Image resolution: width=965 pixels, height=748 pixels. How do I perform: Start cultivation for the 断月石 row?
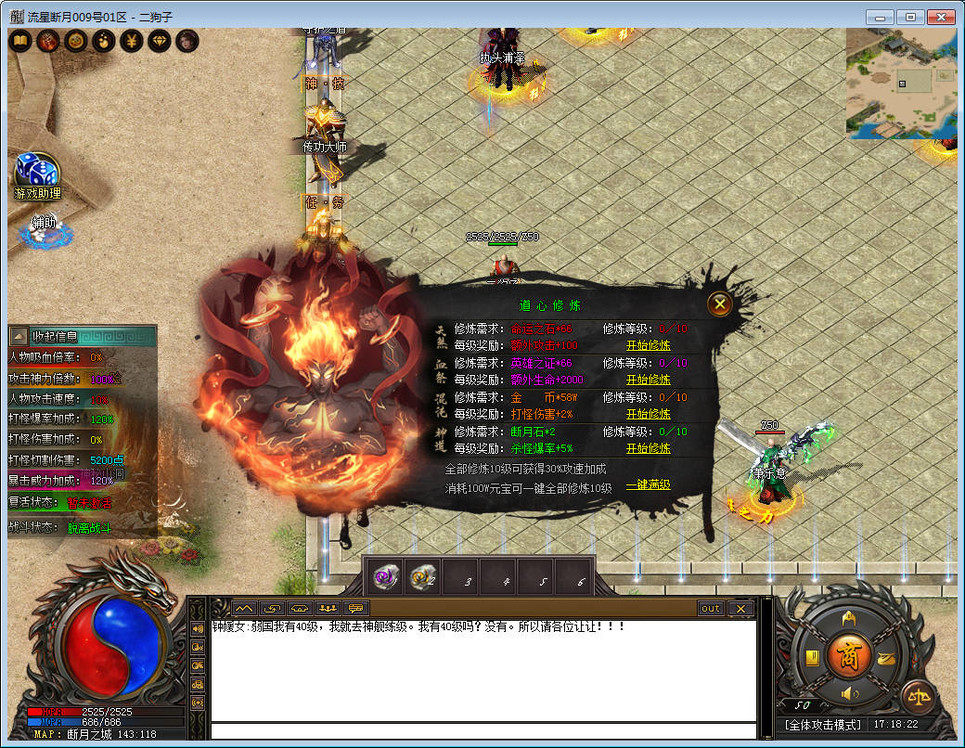pyautogui.click(x=648, y=448)
